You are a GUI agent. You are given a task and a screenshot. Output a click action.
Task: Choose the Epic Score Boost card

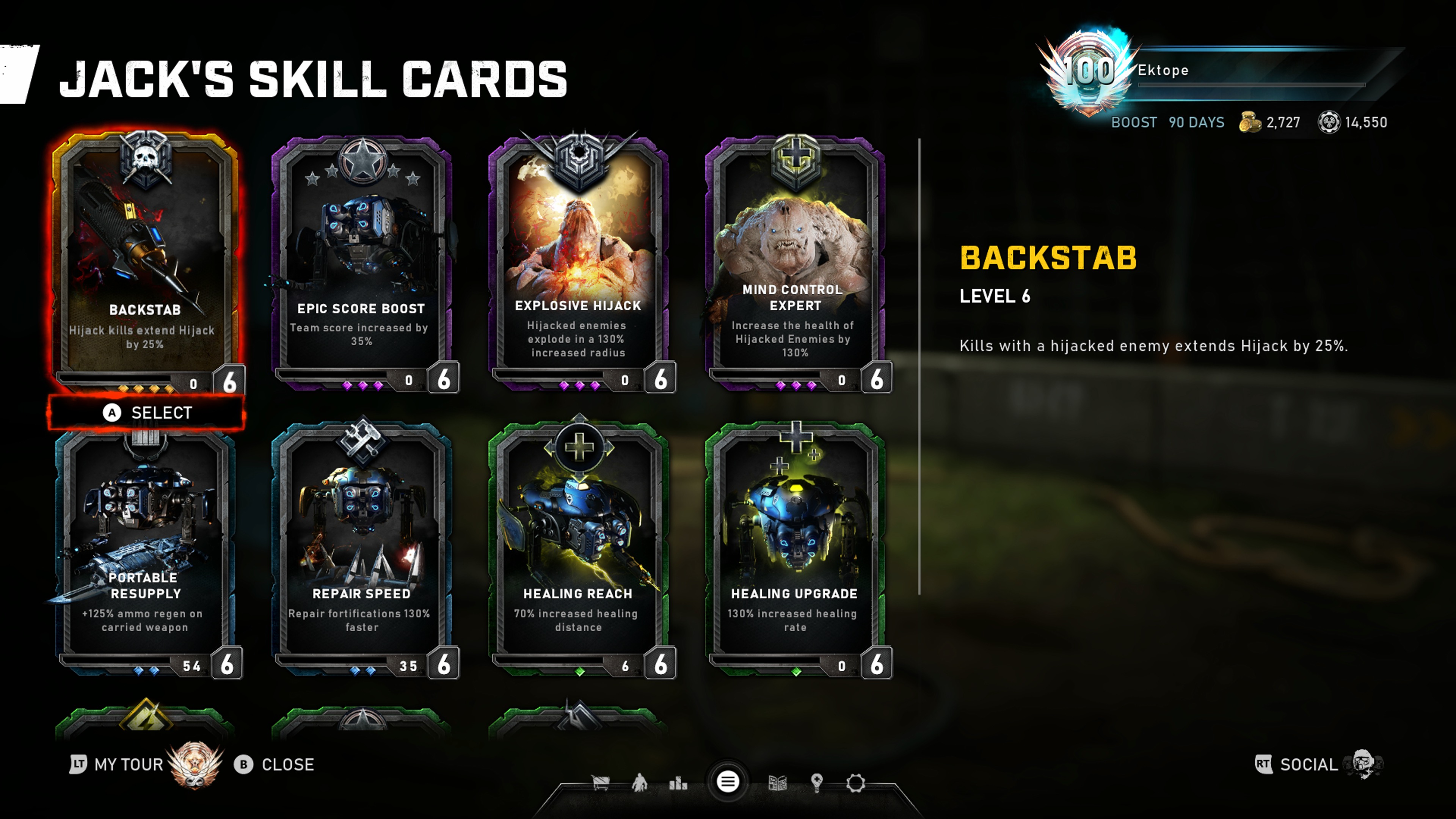tap(362, 260)
